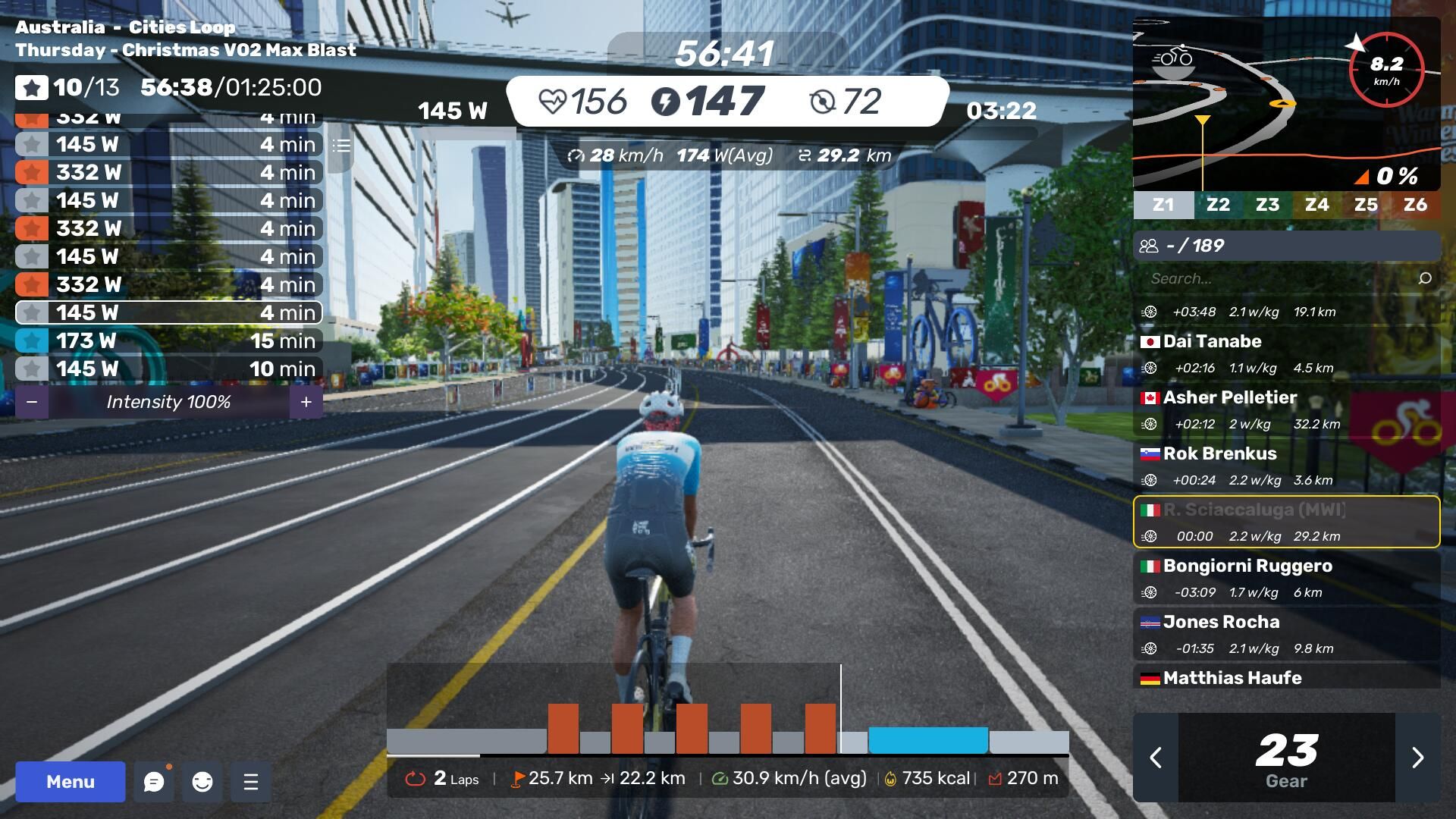Choose the highlighted R. Sciaccaluga rider row

(1286, 522)
